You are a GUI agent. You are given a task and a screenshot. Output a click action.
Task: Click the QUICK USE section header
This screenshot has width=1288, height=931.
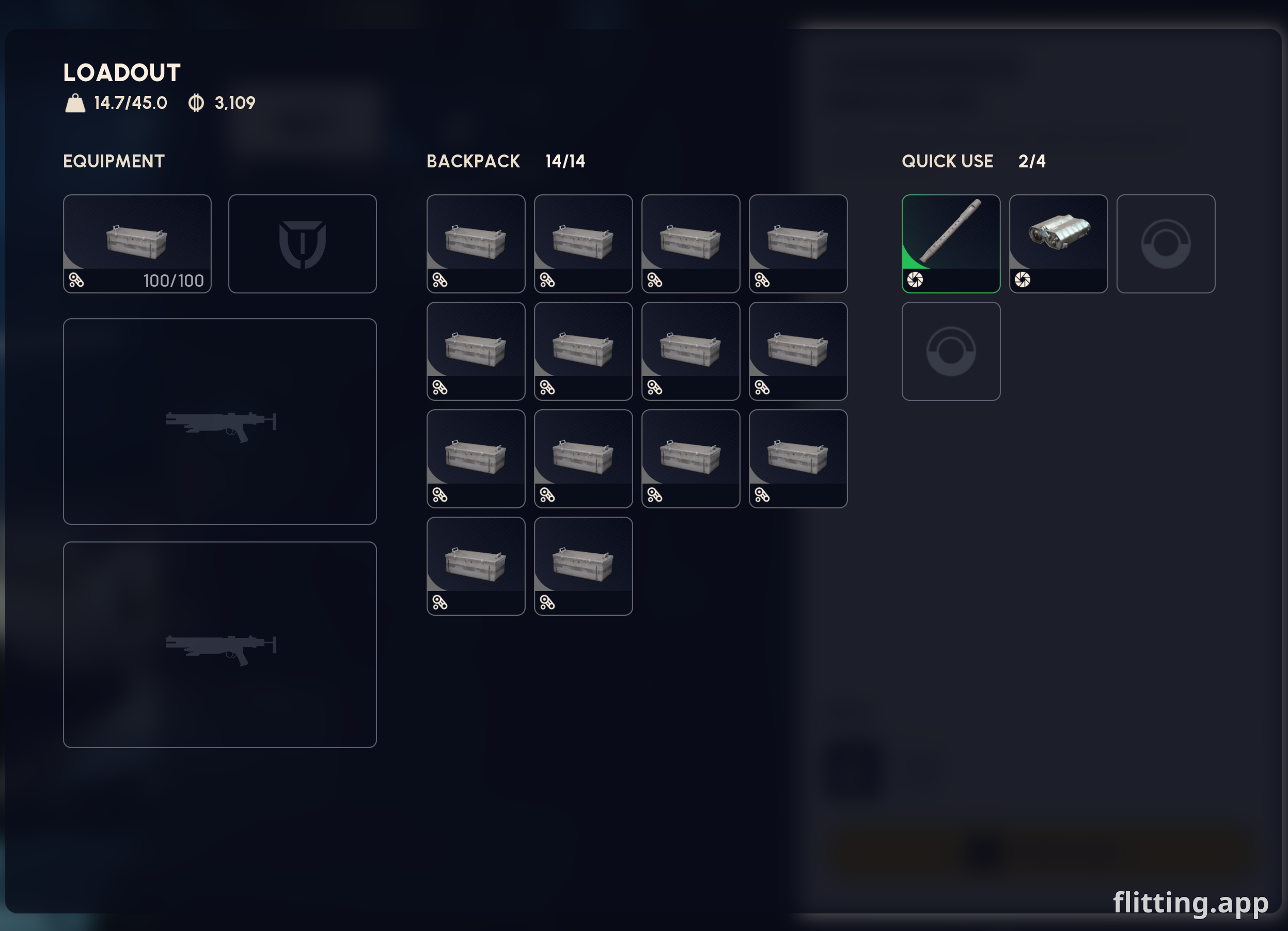(x=946, y=161)
